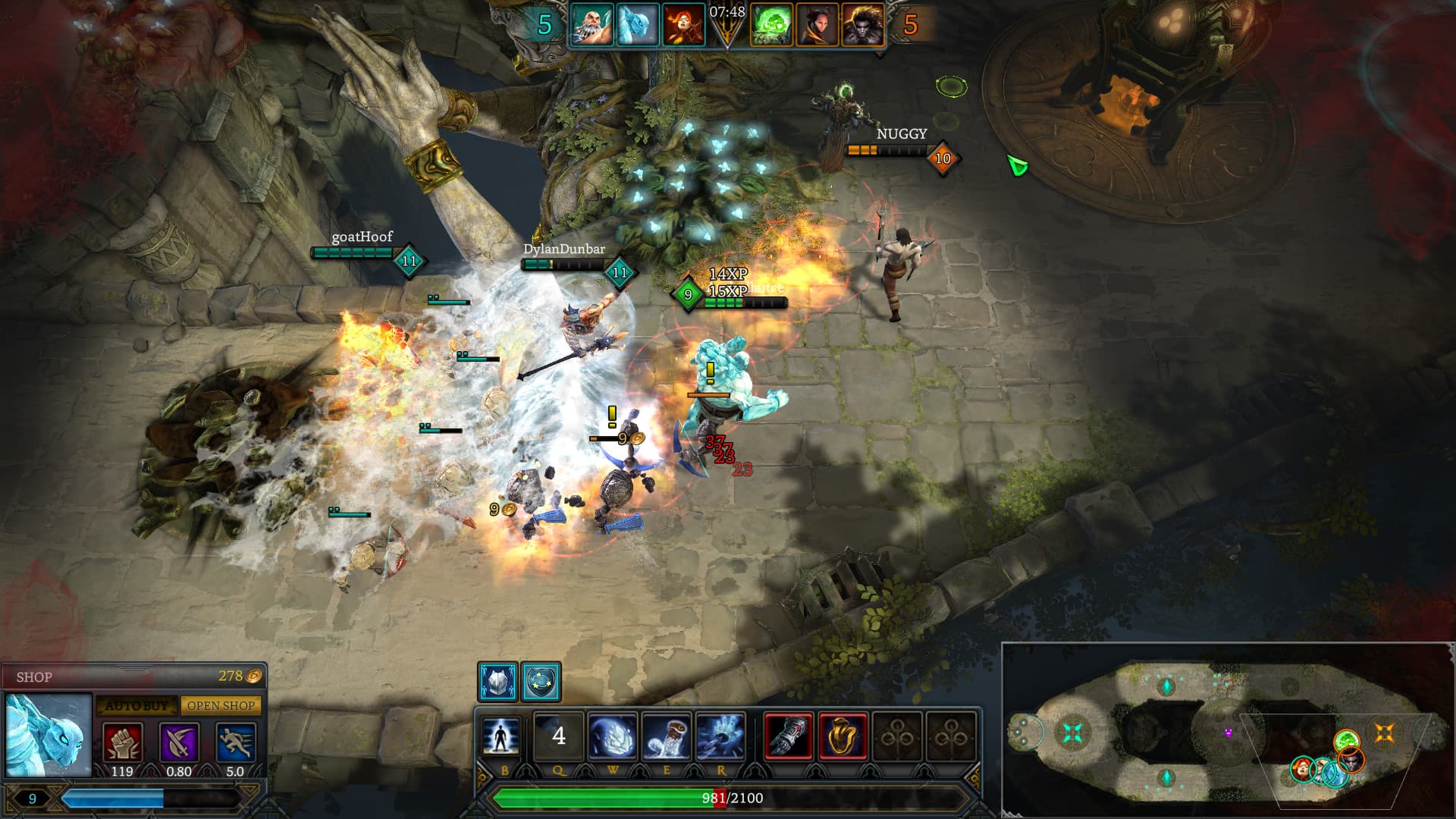Select the armor chestplate trinket above ability bar
Image resolution: width=1456 pixels, height=819 pixels.
pyautogui.click(x=498, y=680)
